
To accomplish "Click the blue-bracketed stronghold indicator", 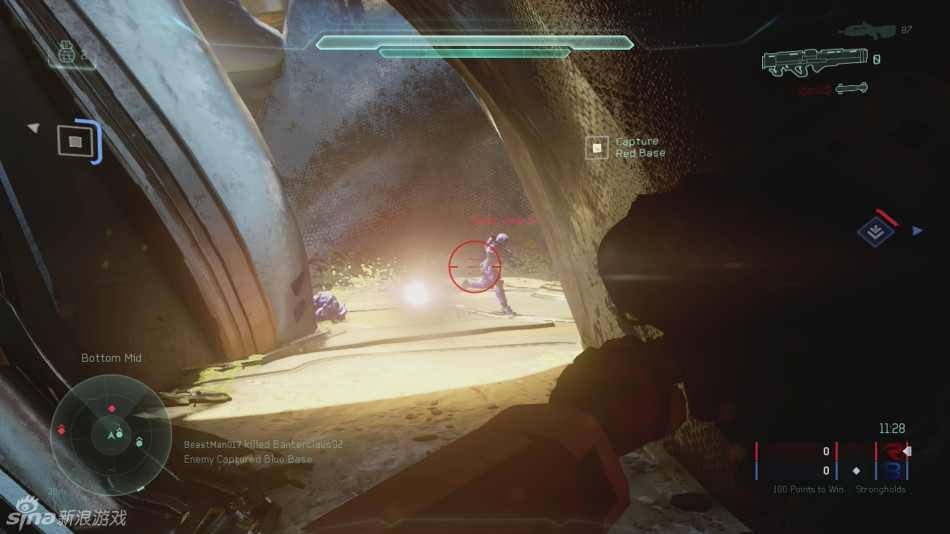I will click(77, 141).
